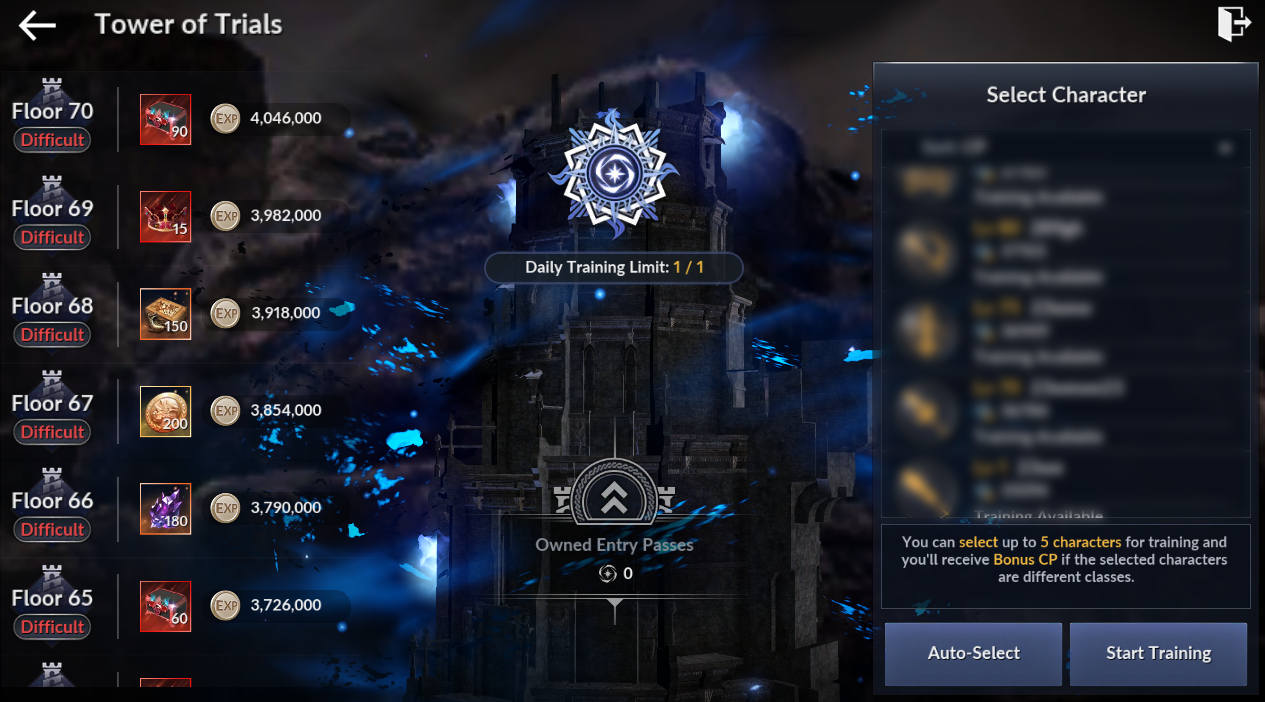Exit through the door icon
Image resolution: width=1265 pixels, height=702 pixels.
point(1234,24)
